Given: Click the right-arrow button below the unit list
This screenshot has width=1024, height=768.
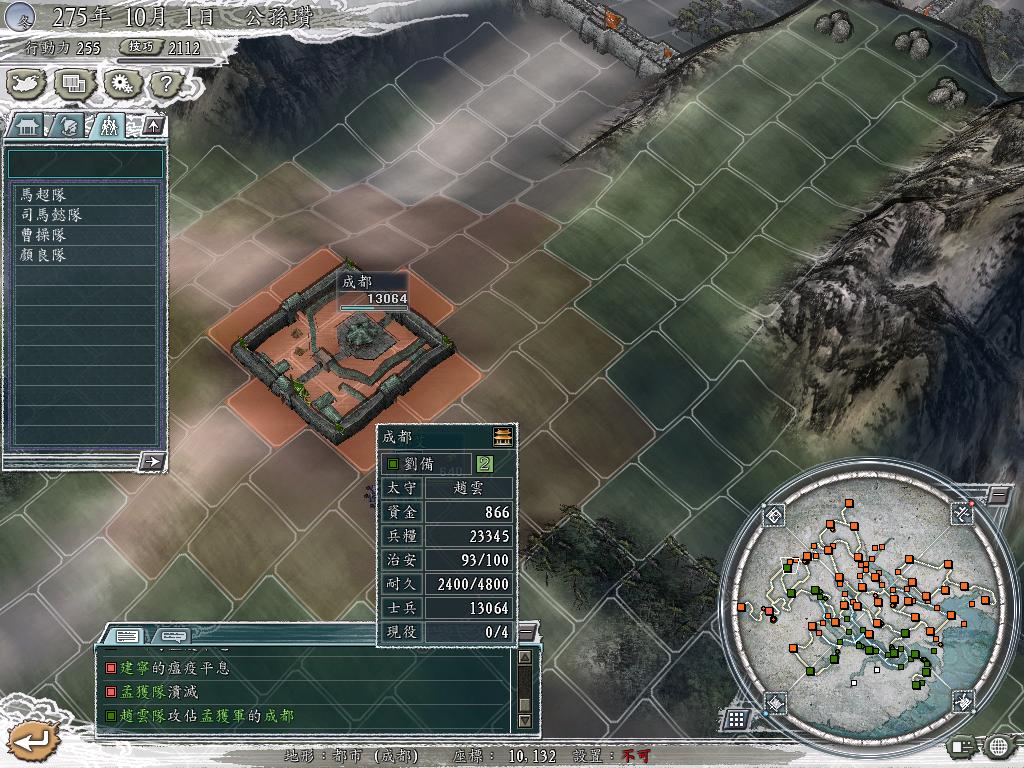Looking at the screenshot, I should coord(152,461).
